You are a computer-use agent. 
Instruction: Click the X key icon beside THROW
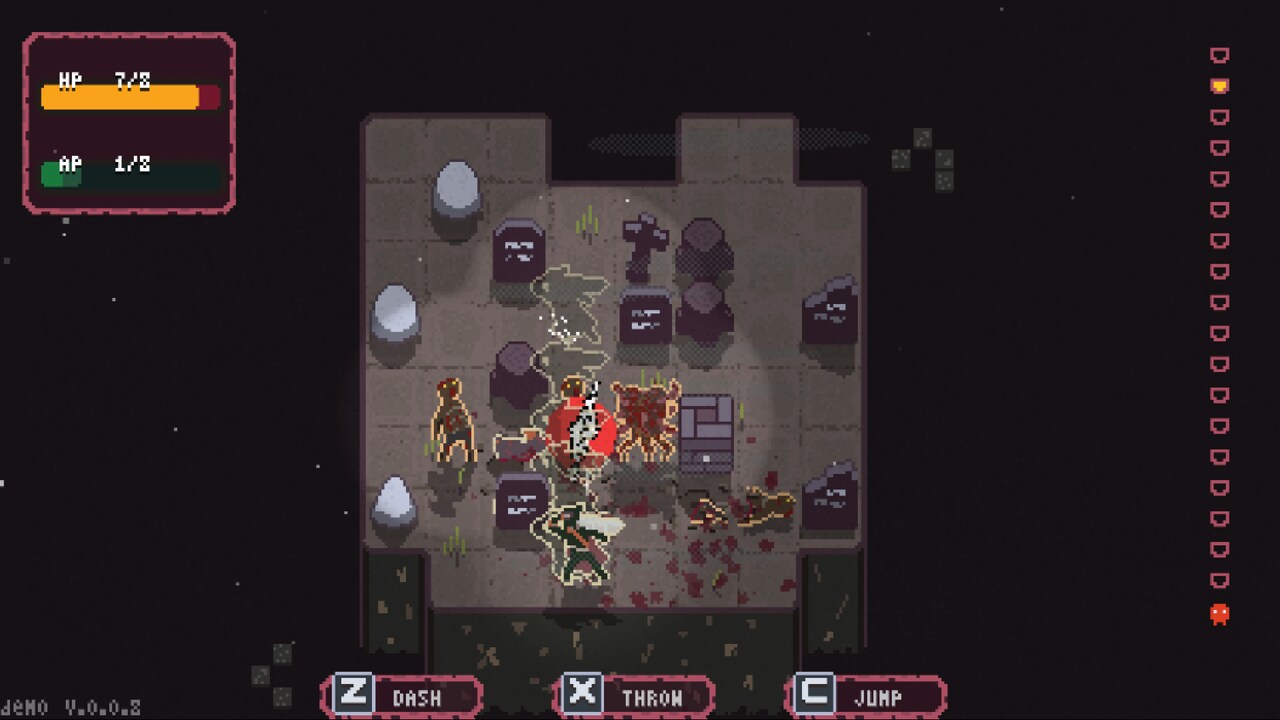coord(581,695)
